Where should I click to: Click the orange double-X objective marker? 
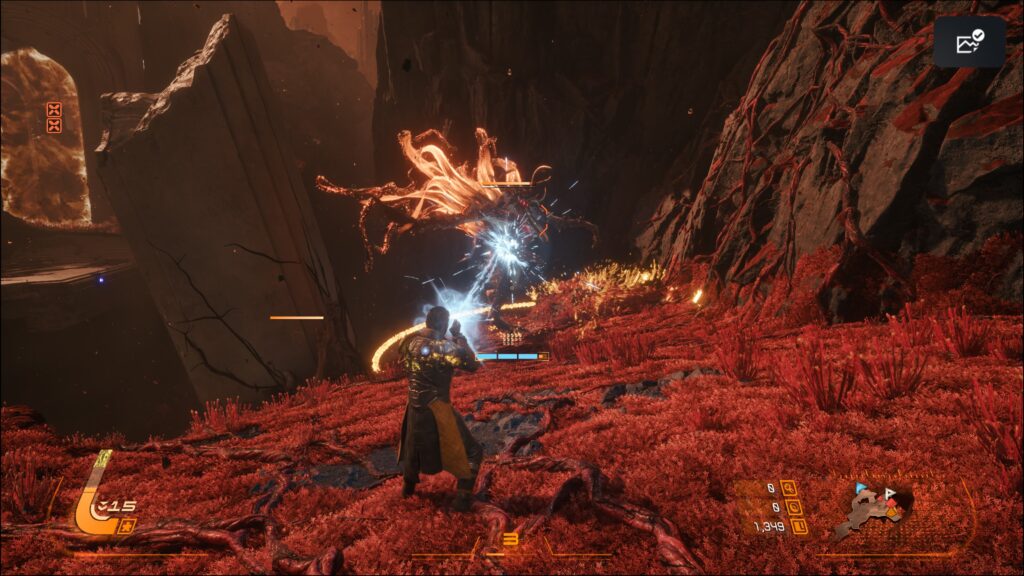[x=54, y=118]
